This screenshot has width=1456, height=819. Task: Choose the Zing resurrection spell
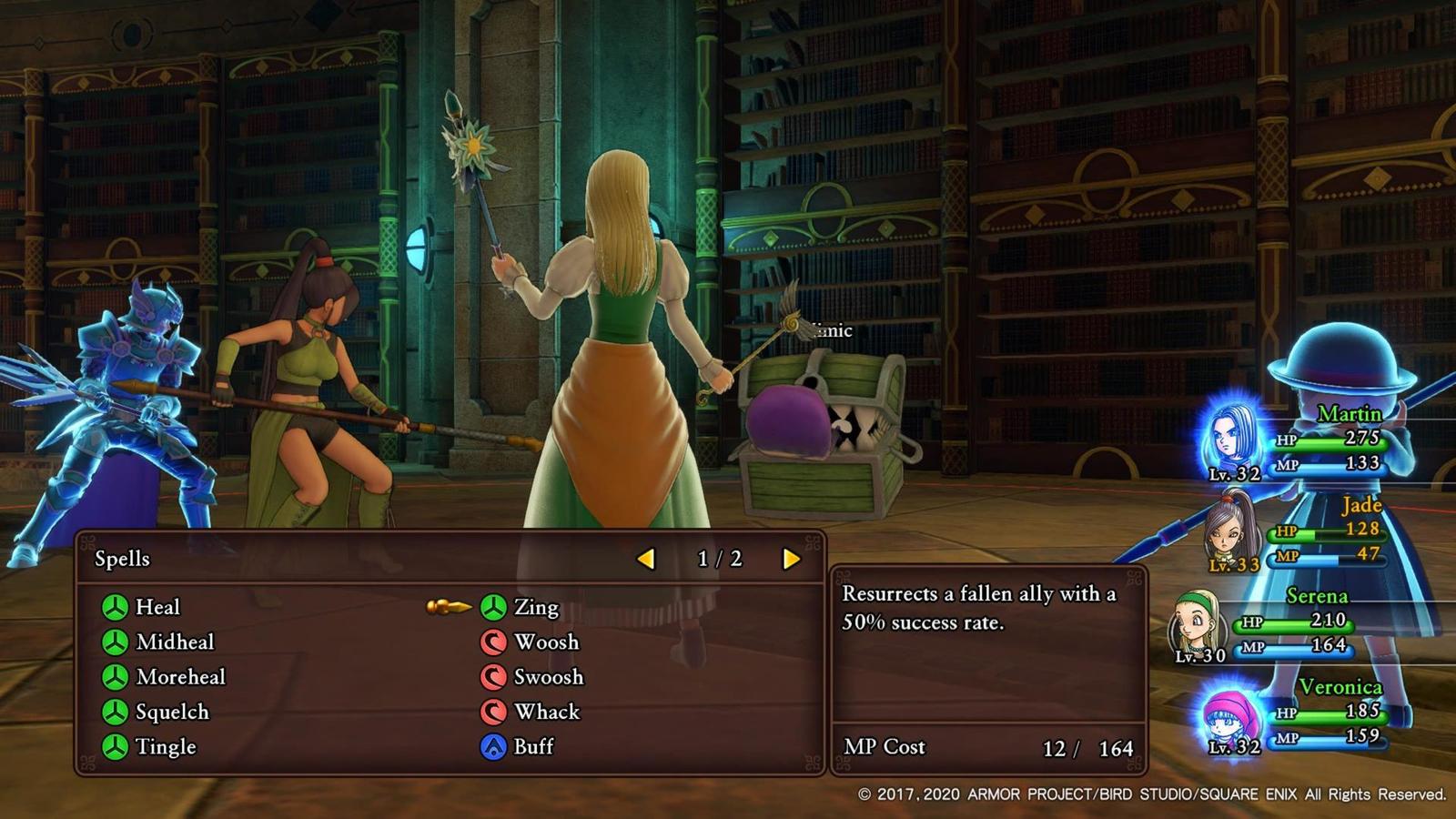point(535,607)
